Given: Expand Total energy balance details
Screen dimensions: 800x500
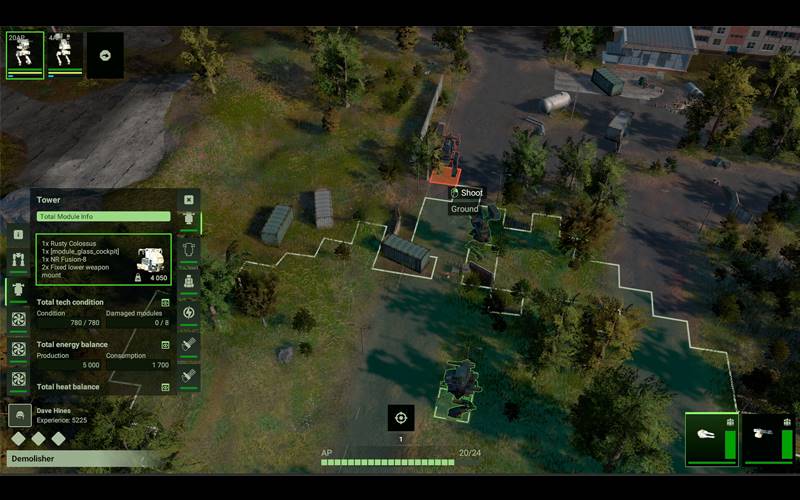Looking at the screenshot, I should [x=166, y=344].
